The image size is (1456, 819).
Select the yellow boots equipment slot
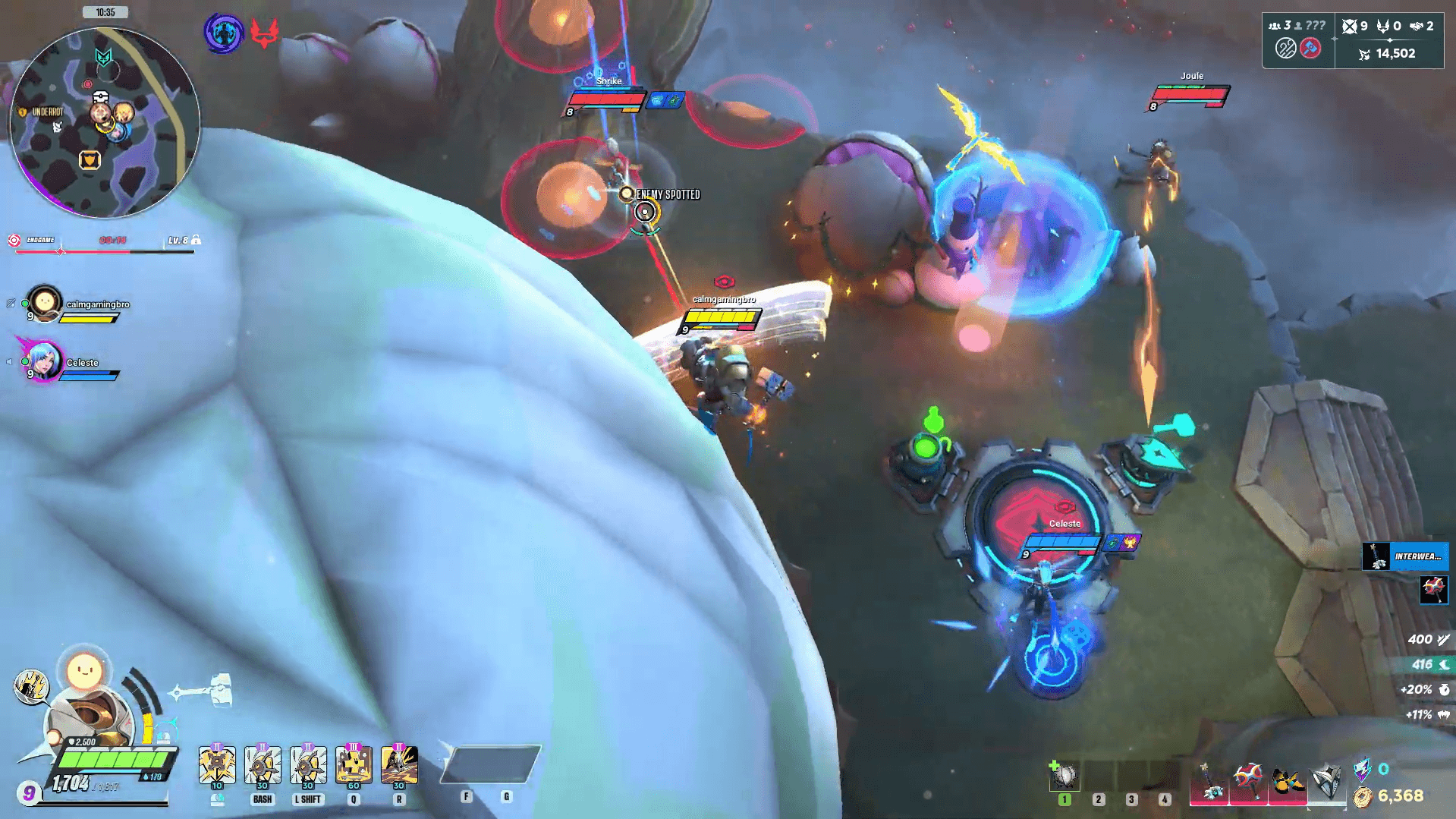1288,782
